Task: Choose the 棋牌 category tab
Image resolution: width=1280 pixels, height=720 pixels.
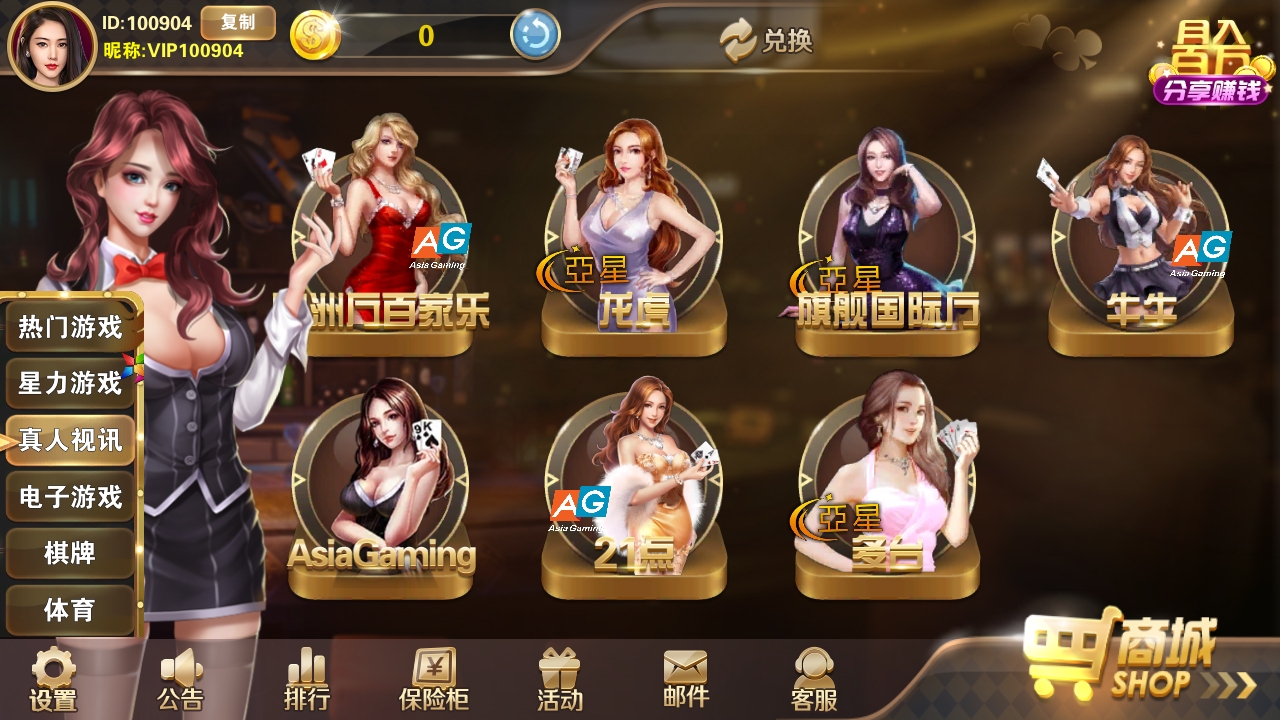Action: 70,553
